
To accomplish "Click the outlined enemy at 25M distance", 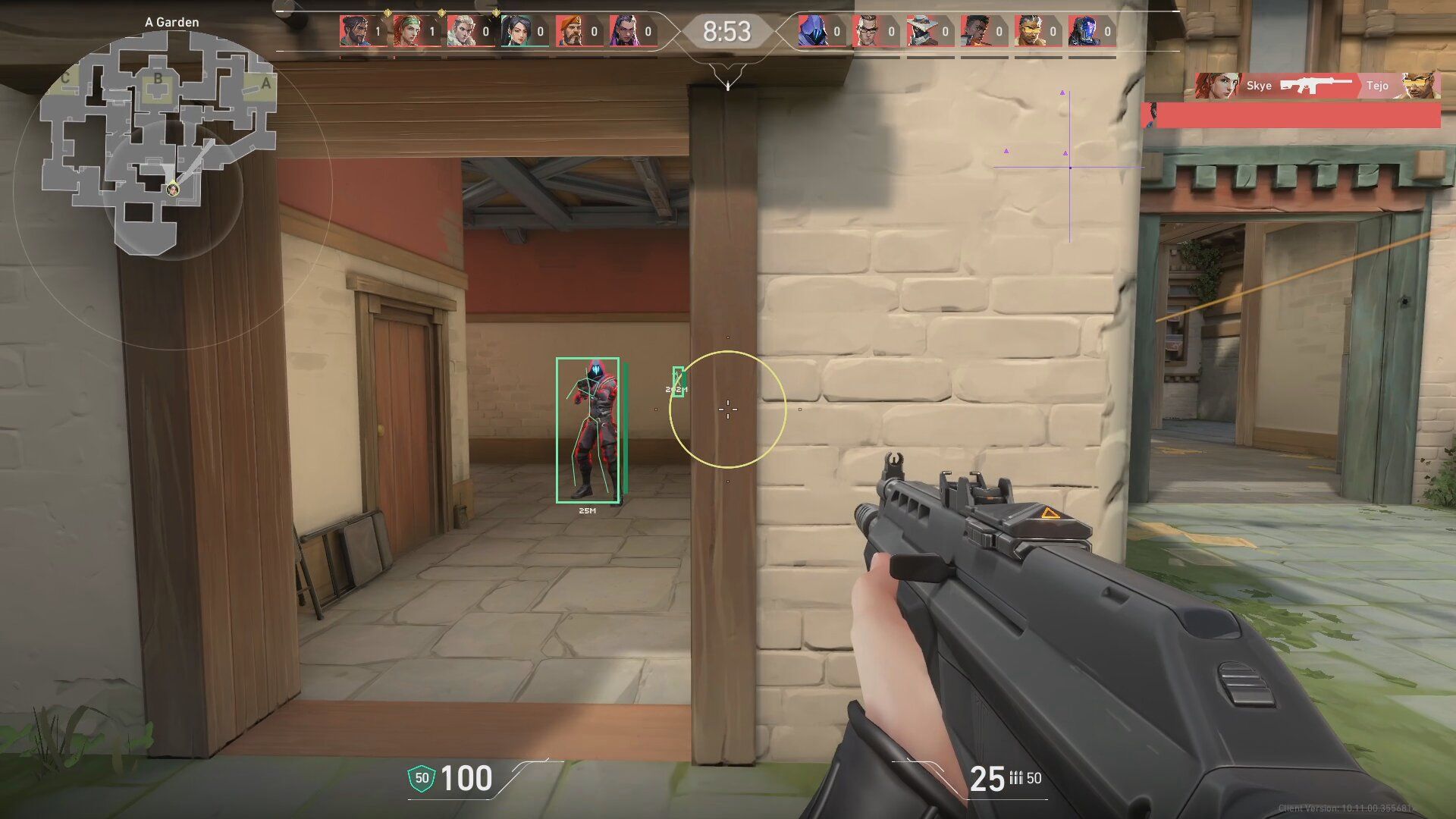I will pyautogui.click(x=590, y=428).
